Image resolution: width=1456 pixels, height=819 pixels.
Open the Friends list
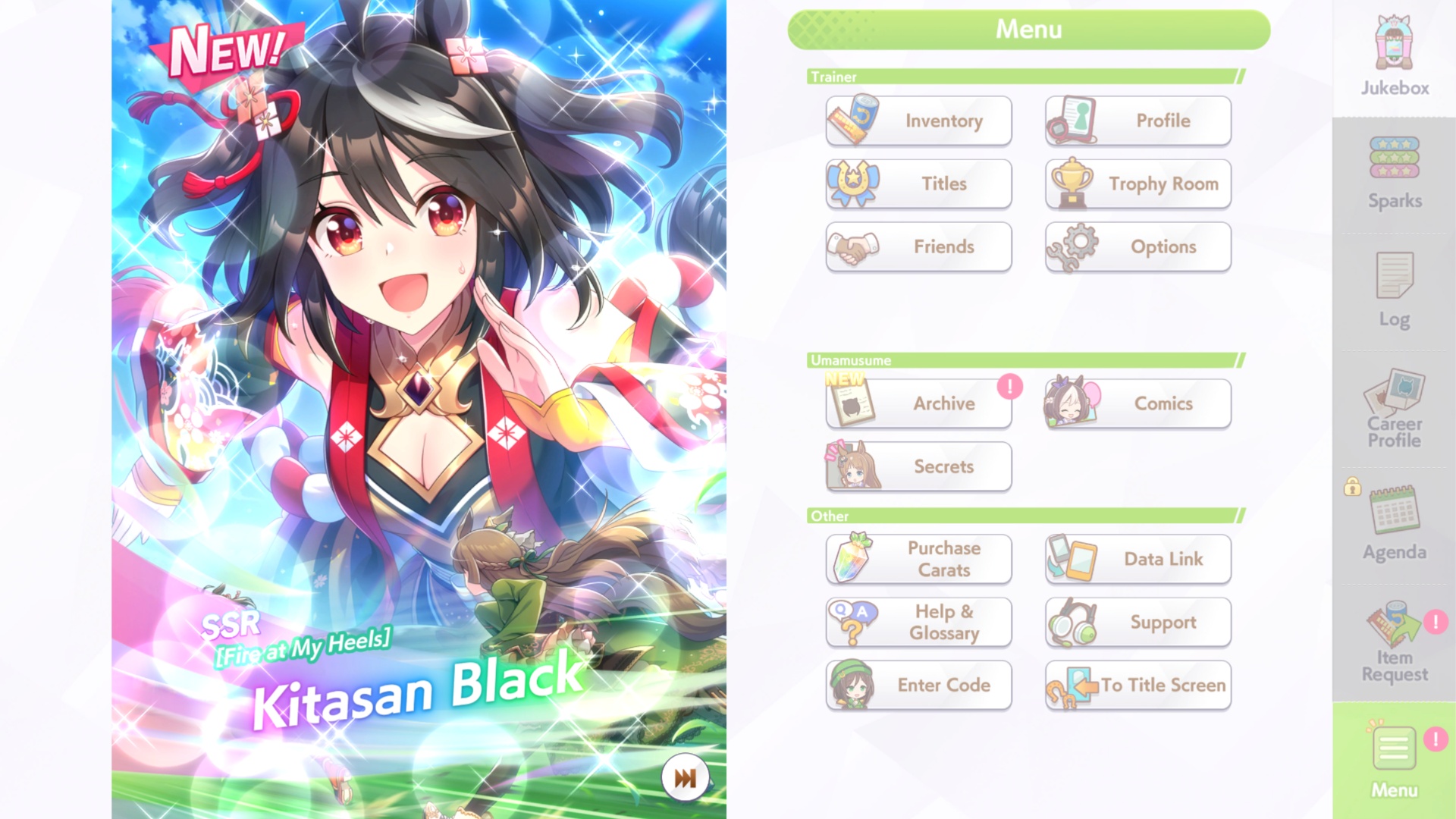pos(918,246)
